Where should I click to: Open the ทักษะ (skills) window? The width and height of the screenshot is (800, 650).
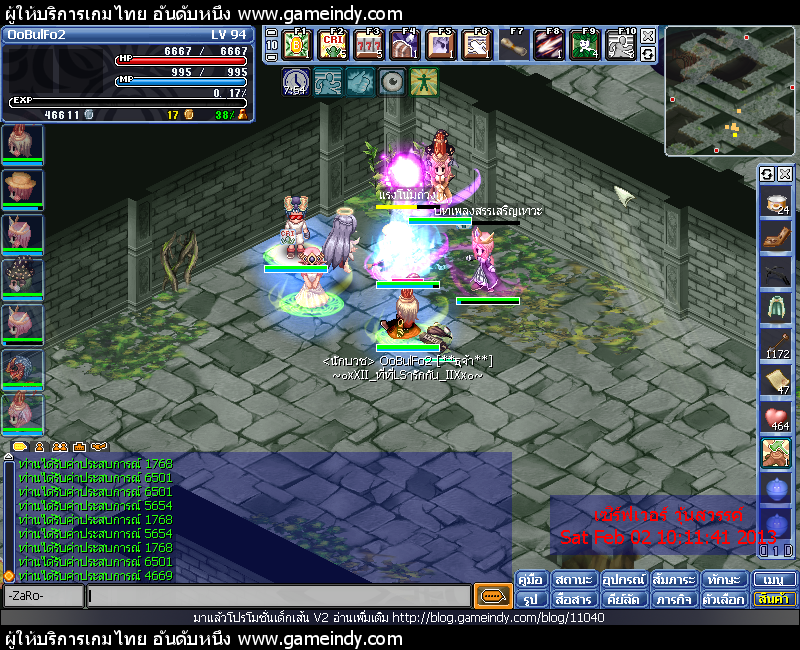click(724, 579)
